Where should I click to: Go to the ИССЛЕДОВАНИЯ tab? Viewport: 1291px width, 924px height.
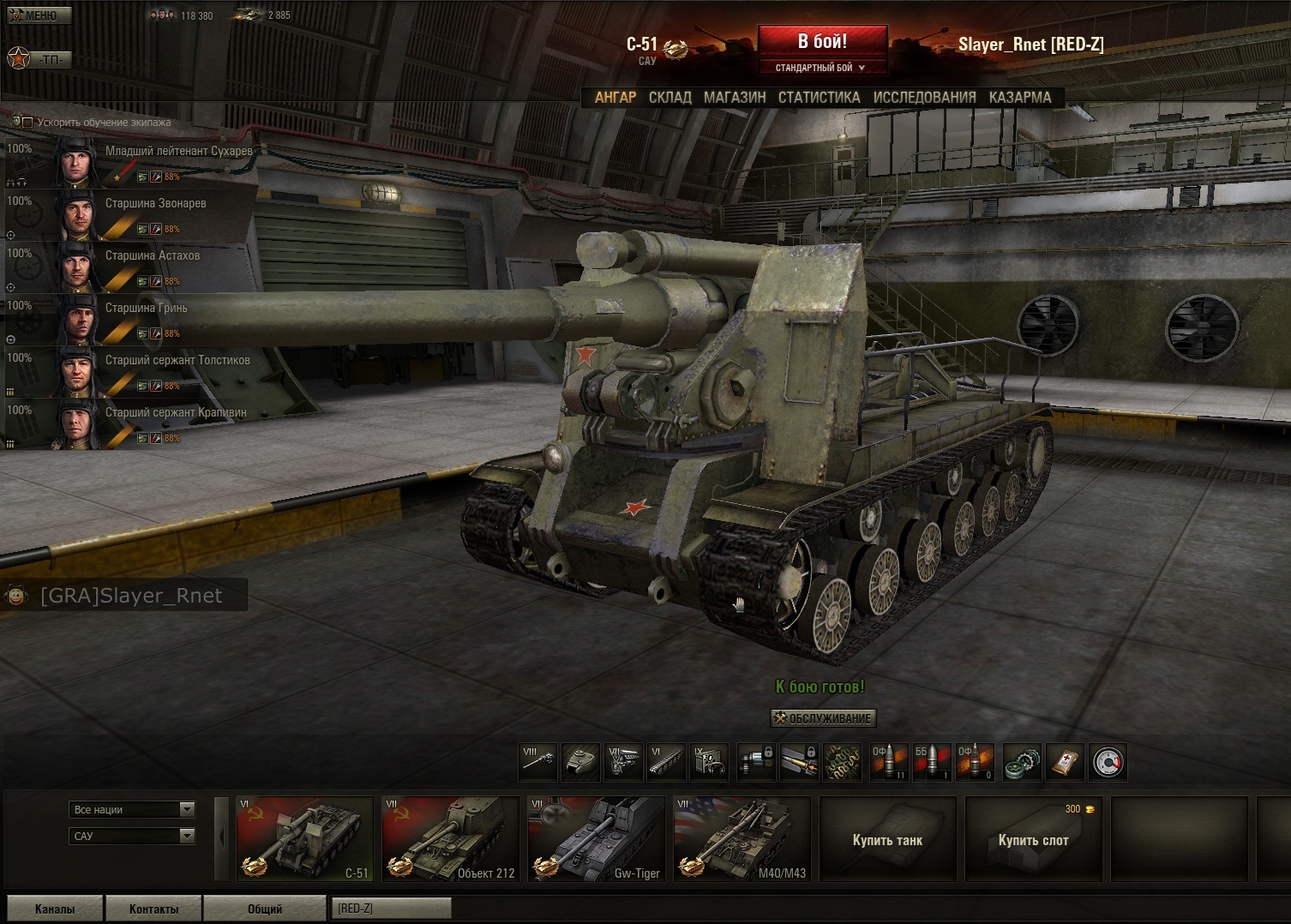point(924,98)
